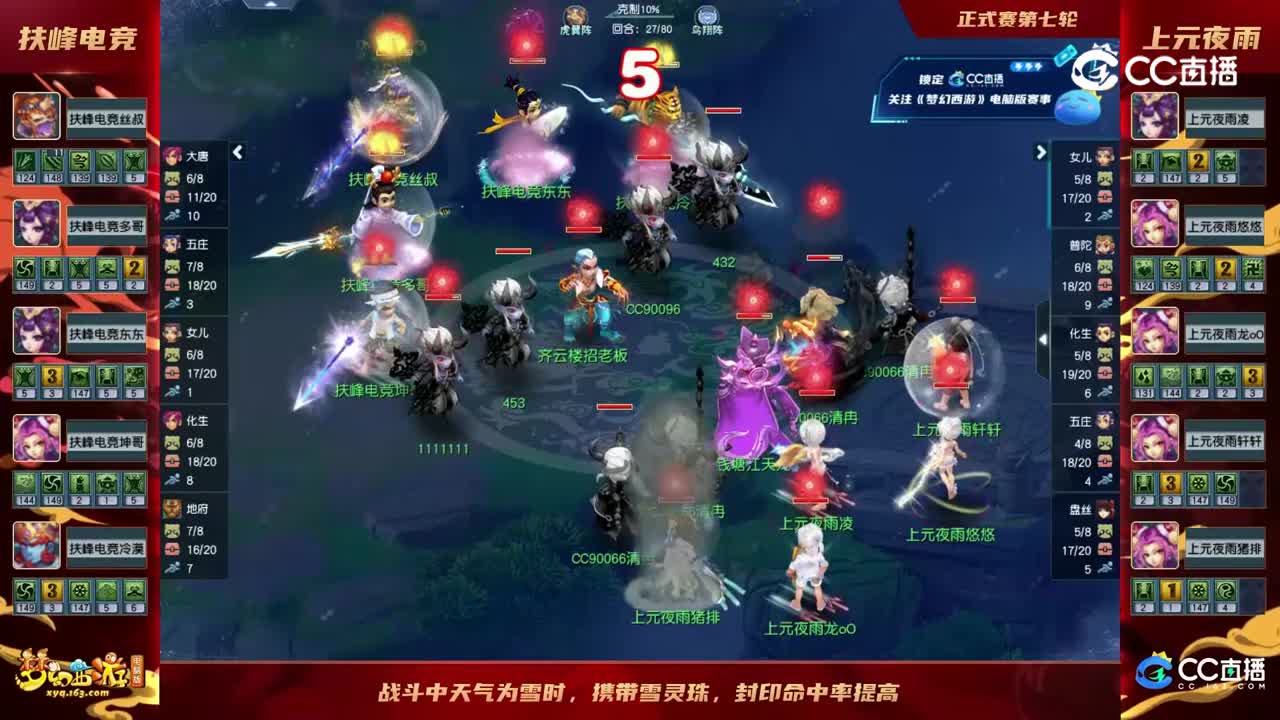Expand the right team panel with its arrow
The width and height of the screenshot is (1280, 720).
point(1040,152)
